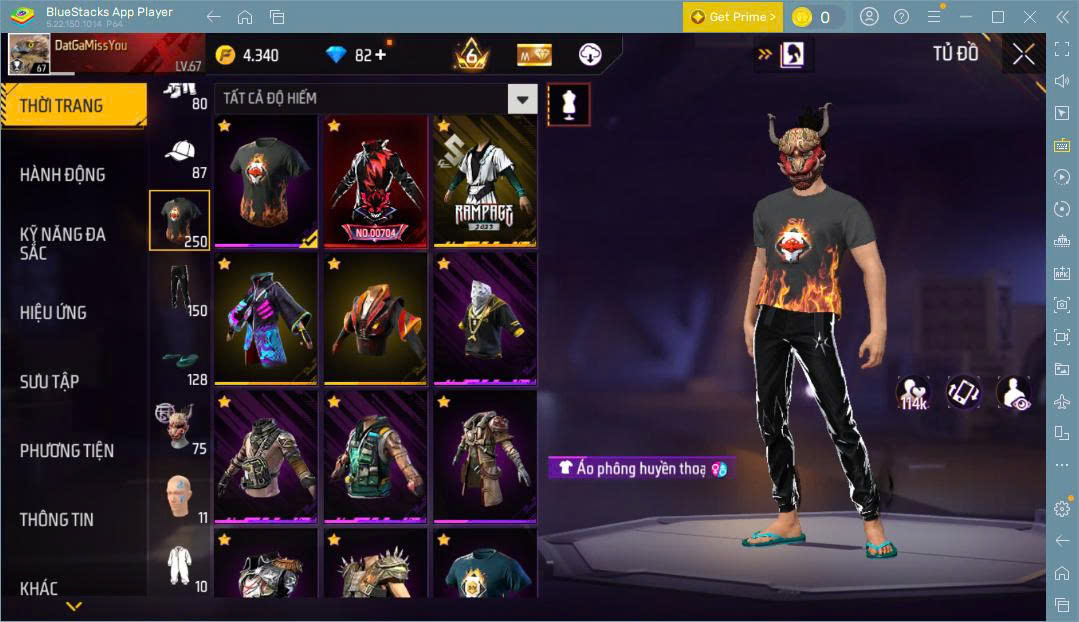
Task: Click the BlueStacks Get Prime button
Action: (x=732, y=17)
